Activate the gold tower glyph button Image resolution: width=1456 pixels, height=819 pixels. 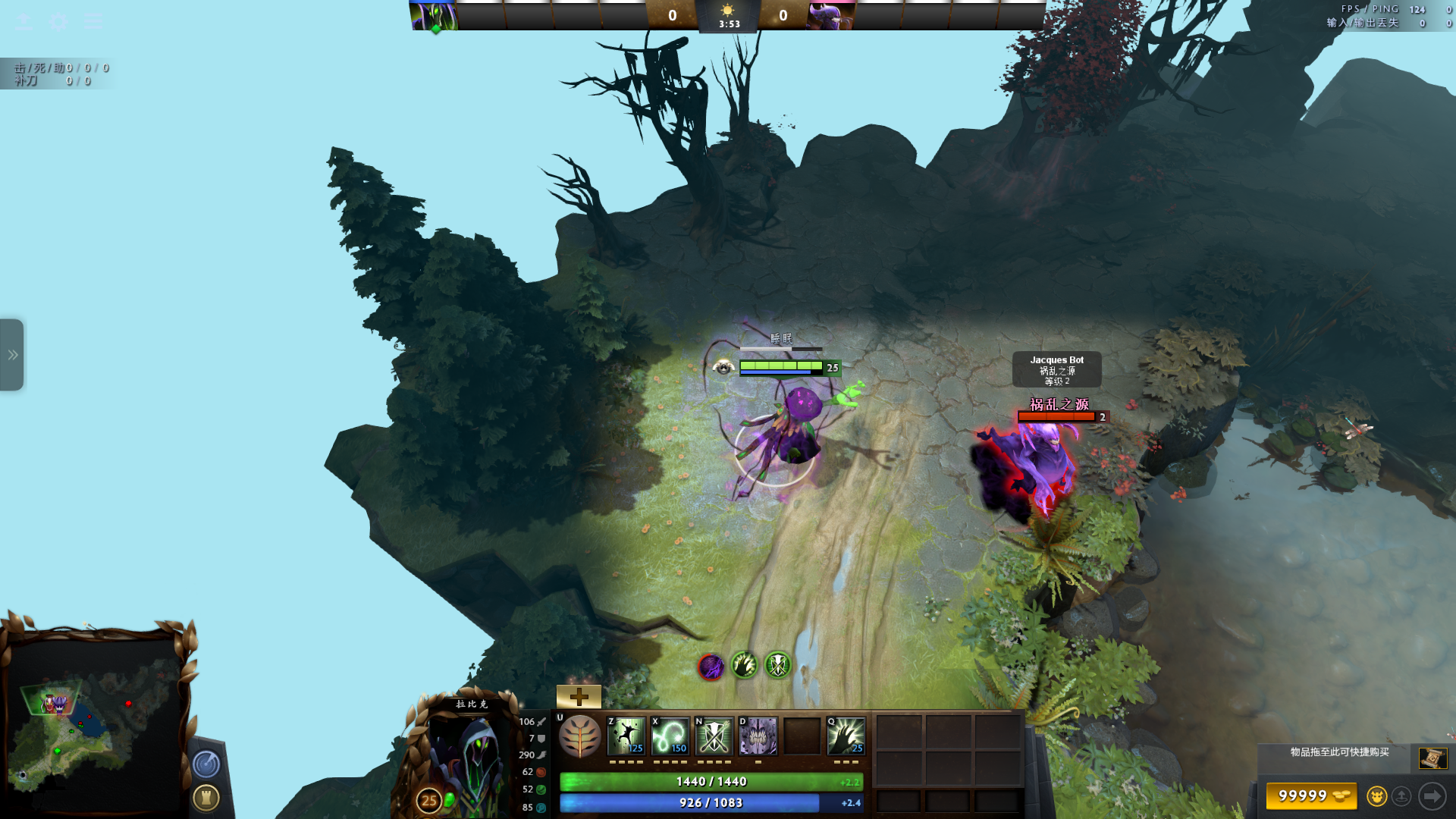[206, 797]
